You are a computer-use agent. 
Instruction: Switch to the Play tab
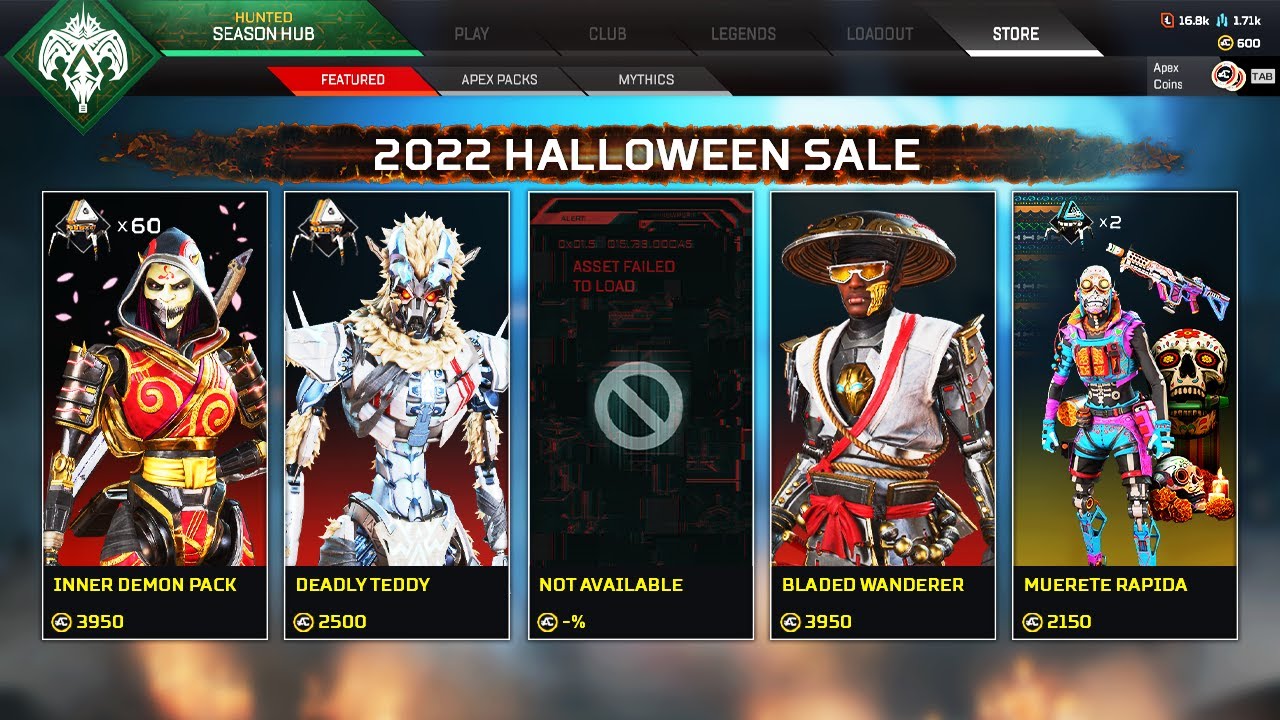[x=471, y=34]
